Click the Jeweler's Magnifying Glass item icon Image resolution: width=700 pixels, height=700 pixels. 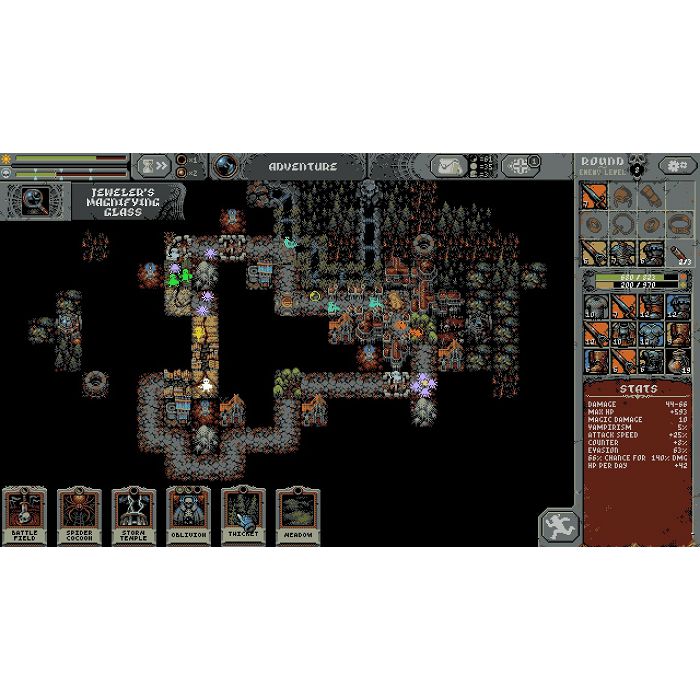click(34, 200)
